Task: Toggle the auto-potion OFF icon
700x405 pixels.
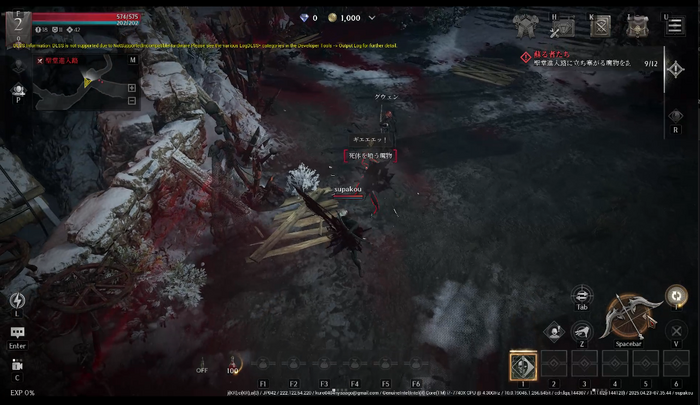Action: [203, 364]
